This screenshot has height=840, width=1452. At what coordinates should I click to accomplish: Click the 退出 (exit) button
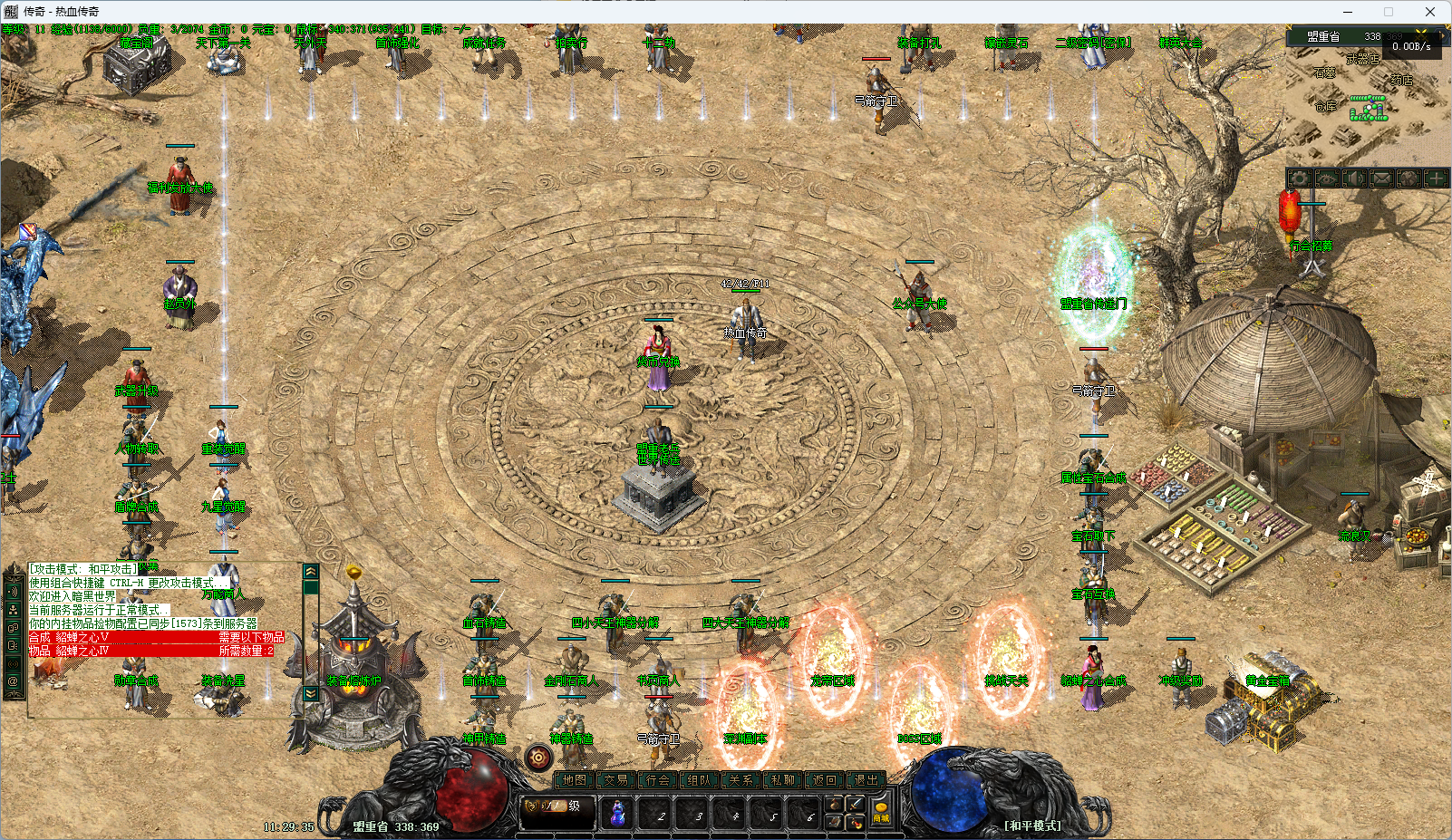(866, 779)
